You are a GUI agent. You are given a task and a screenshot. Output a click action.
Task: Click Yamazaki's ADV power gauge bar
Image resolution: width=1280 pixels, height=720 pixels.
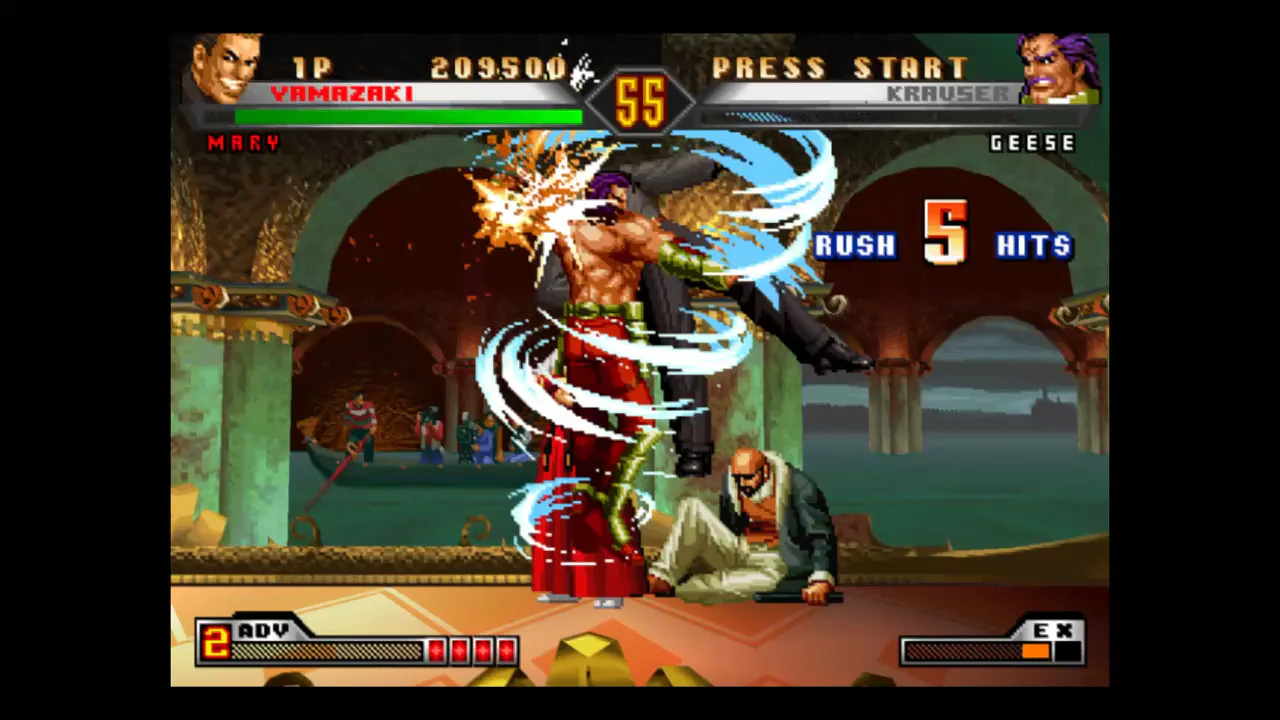(x=330, y=651)
